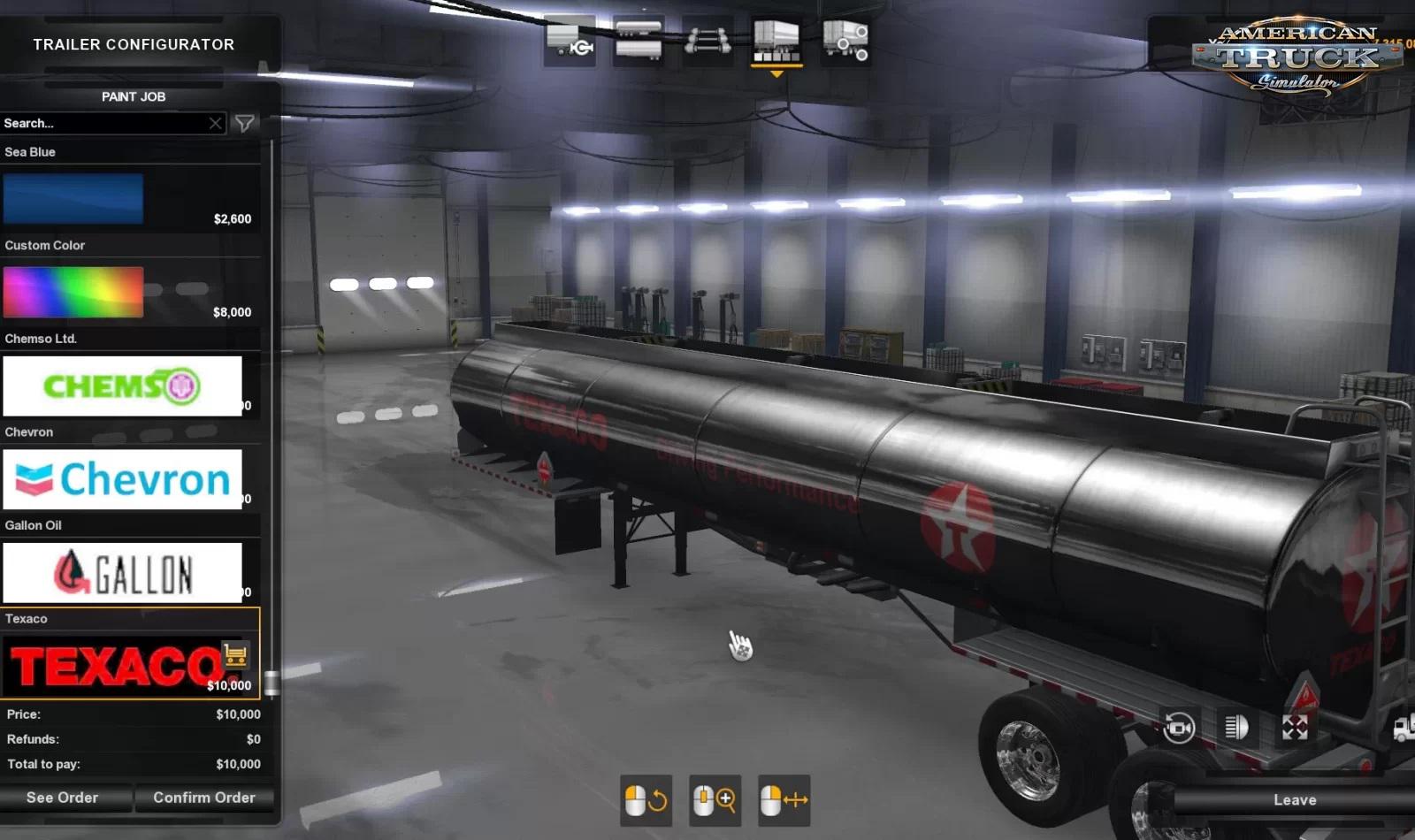
Task: Clear the search field with the X
Action: tap(215, 124)
